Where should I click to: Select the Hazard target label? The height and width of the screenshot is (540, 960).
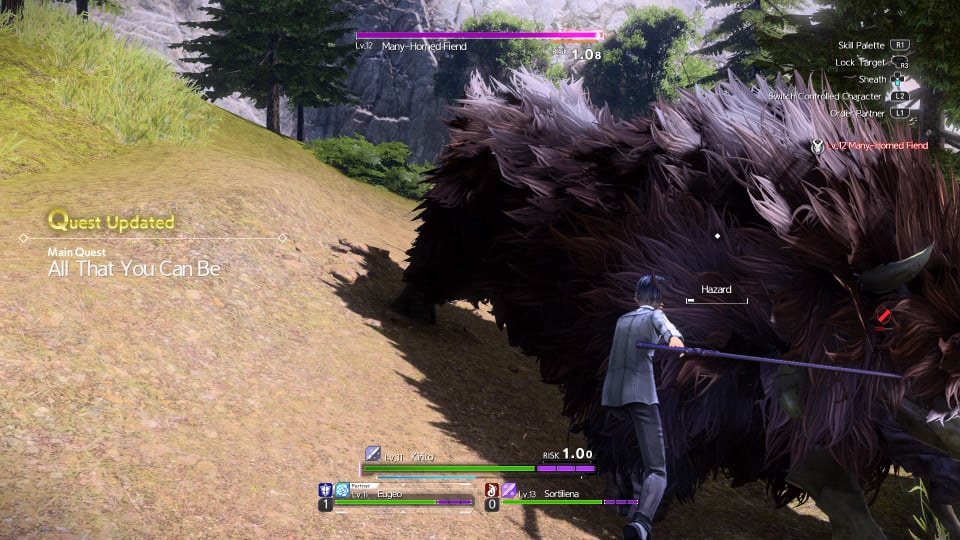tap(716, 290)
